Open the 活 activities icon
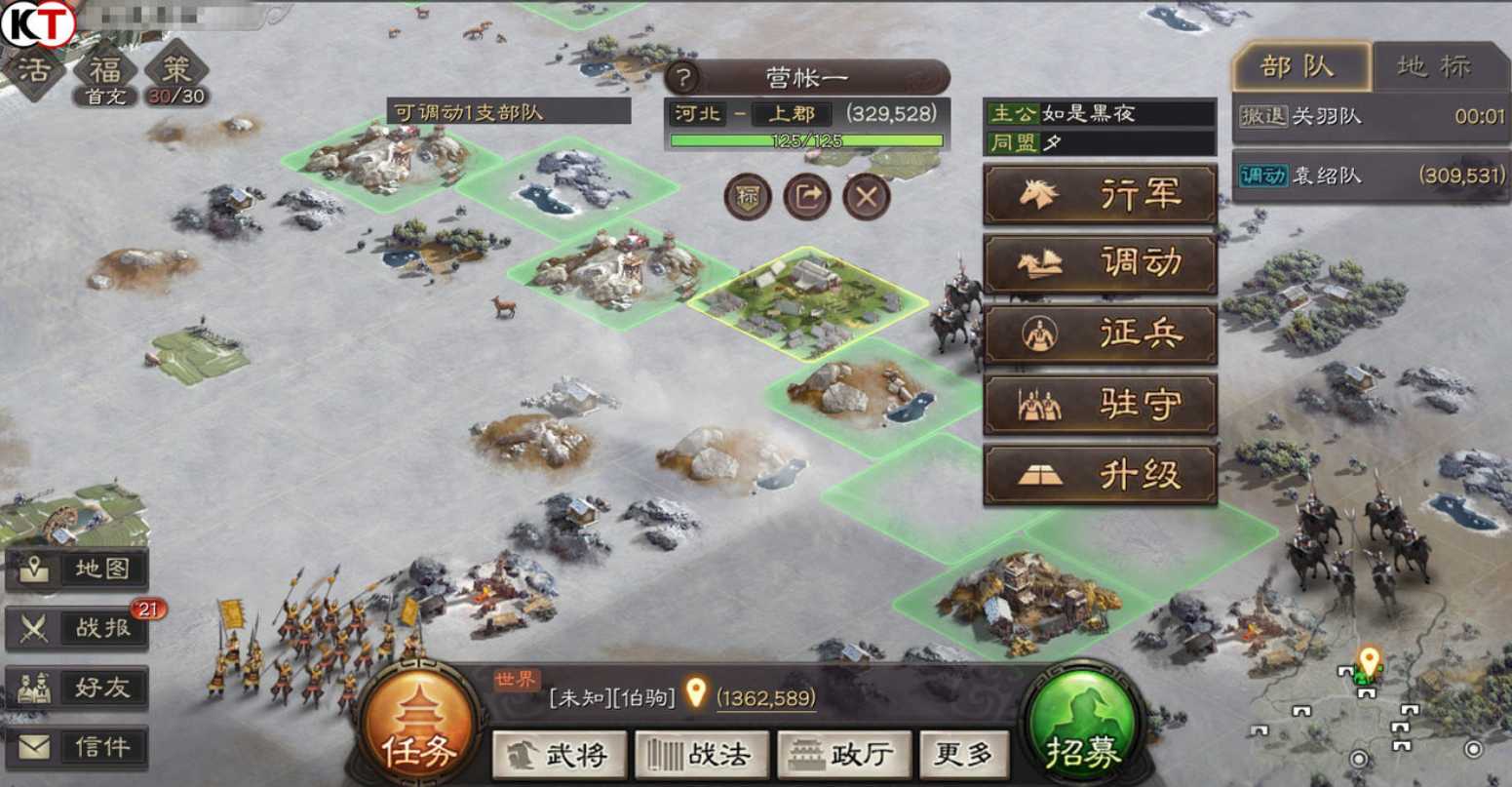Image resolution: width=1512 pixels, height=787 pixels. tap(35, 70)
